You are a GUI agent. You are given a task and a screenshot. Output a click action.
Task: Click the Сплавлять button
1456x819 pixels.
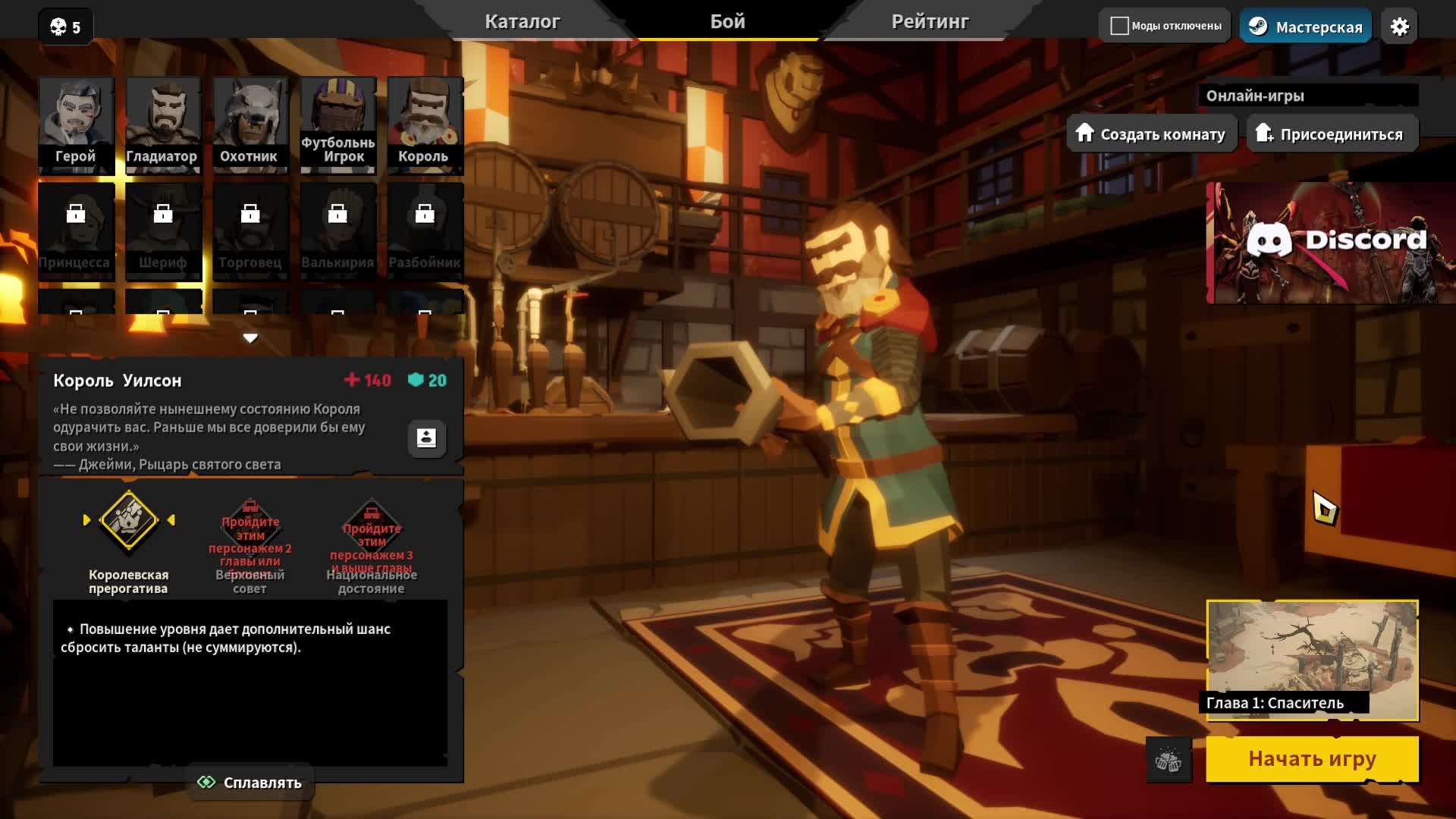tap(250, 783)
